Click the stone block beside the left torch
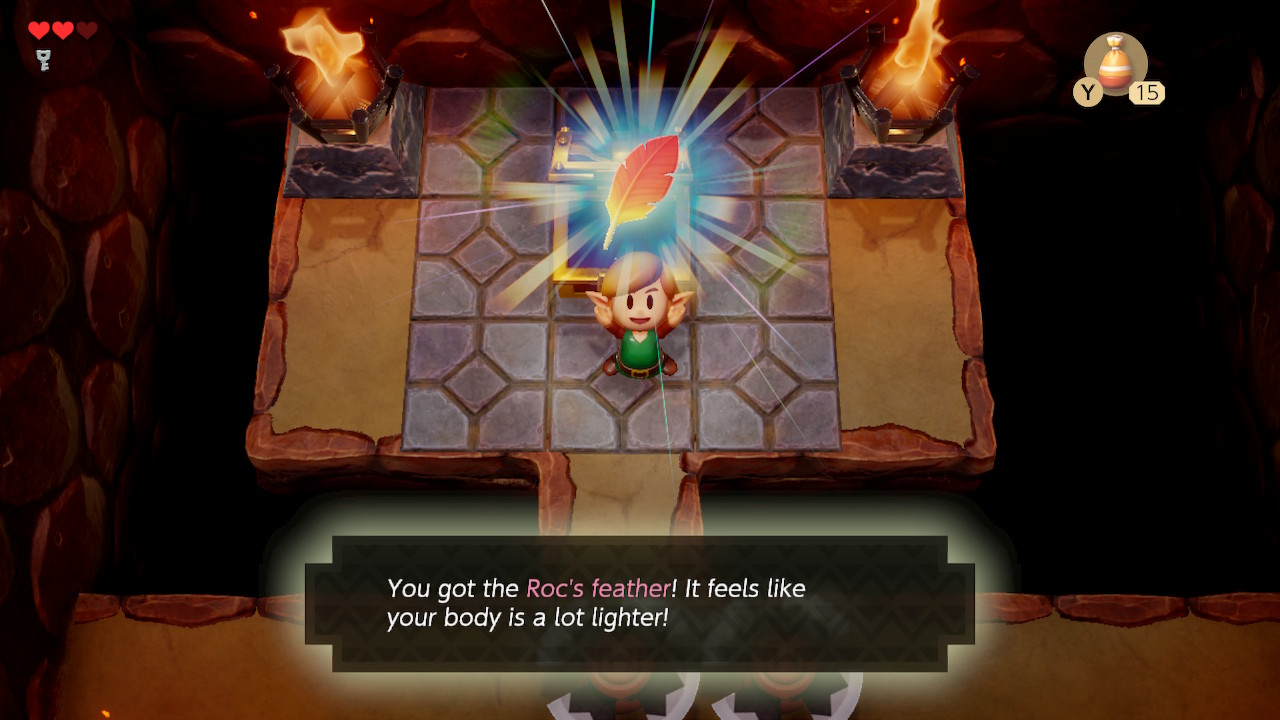This screenshot has width=1280, height=720. 350,165
